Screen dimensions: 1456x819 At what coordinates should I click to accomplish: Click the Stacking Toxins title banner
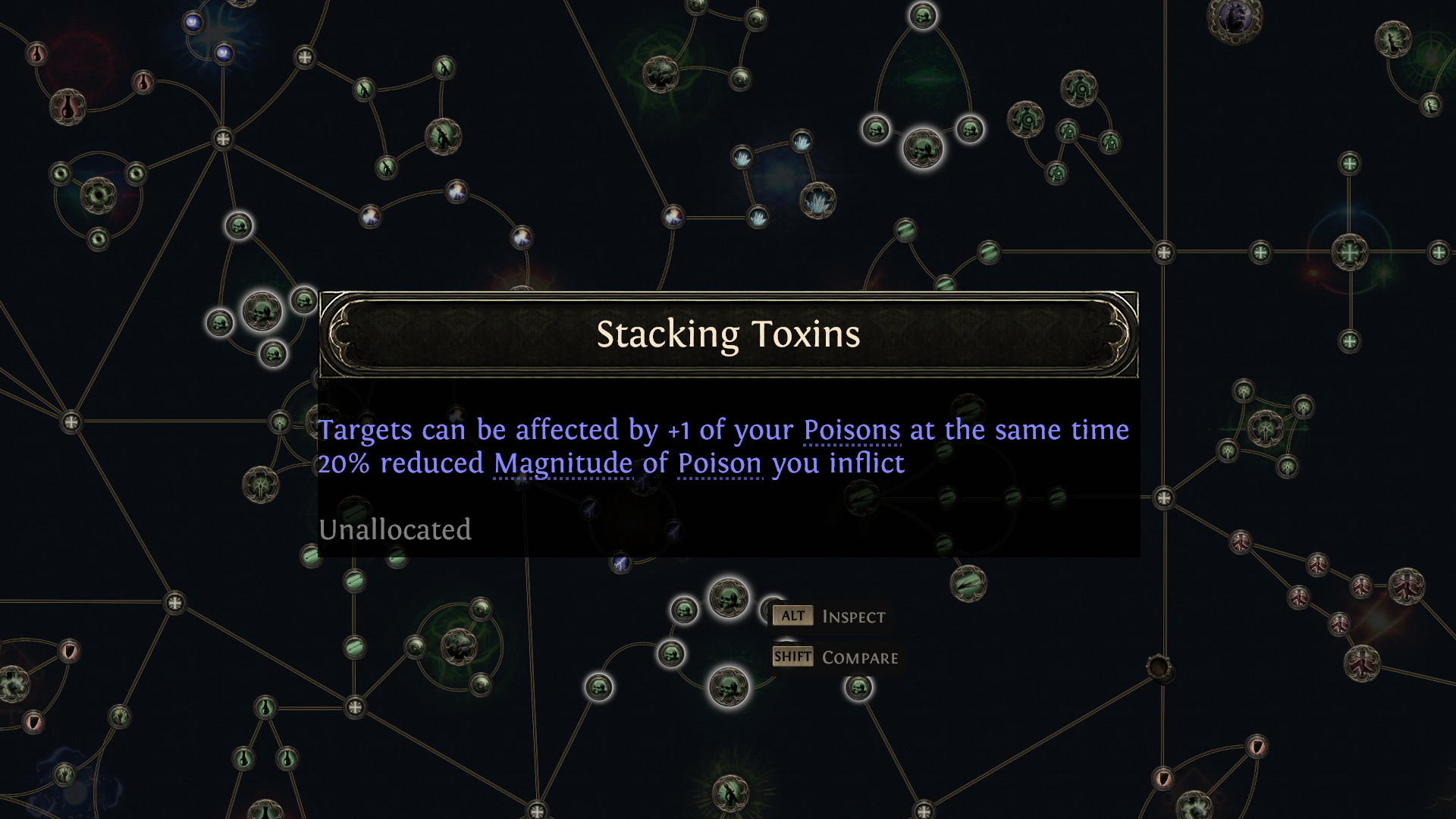point(728,334)
